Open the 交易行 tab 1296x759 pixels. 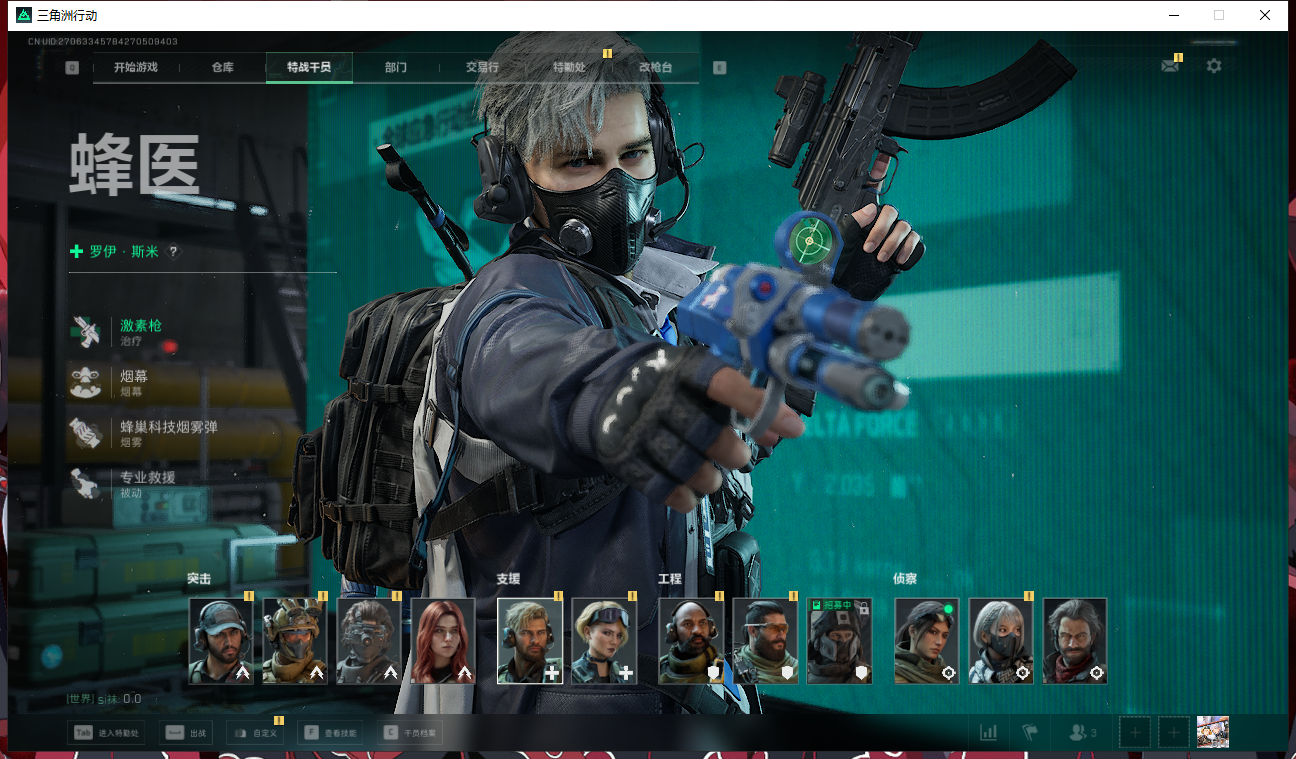tap(482, 68)
